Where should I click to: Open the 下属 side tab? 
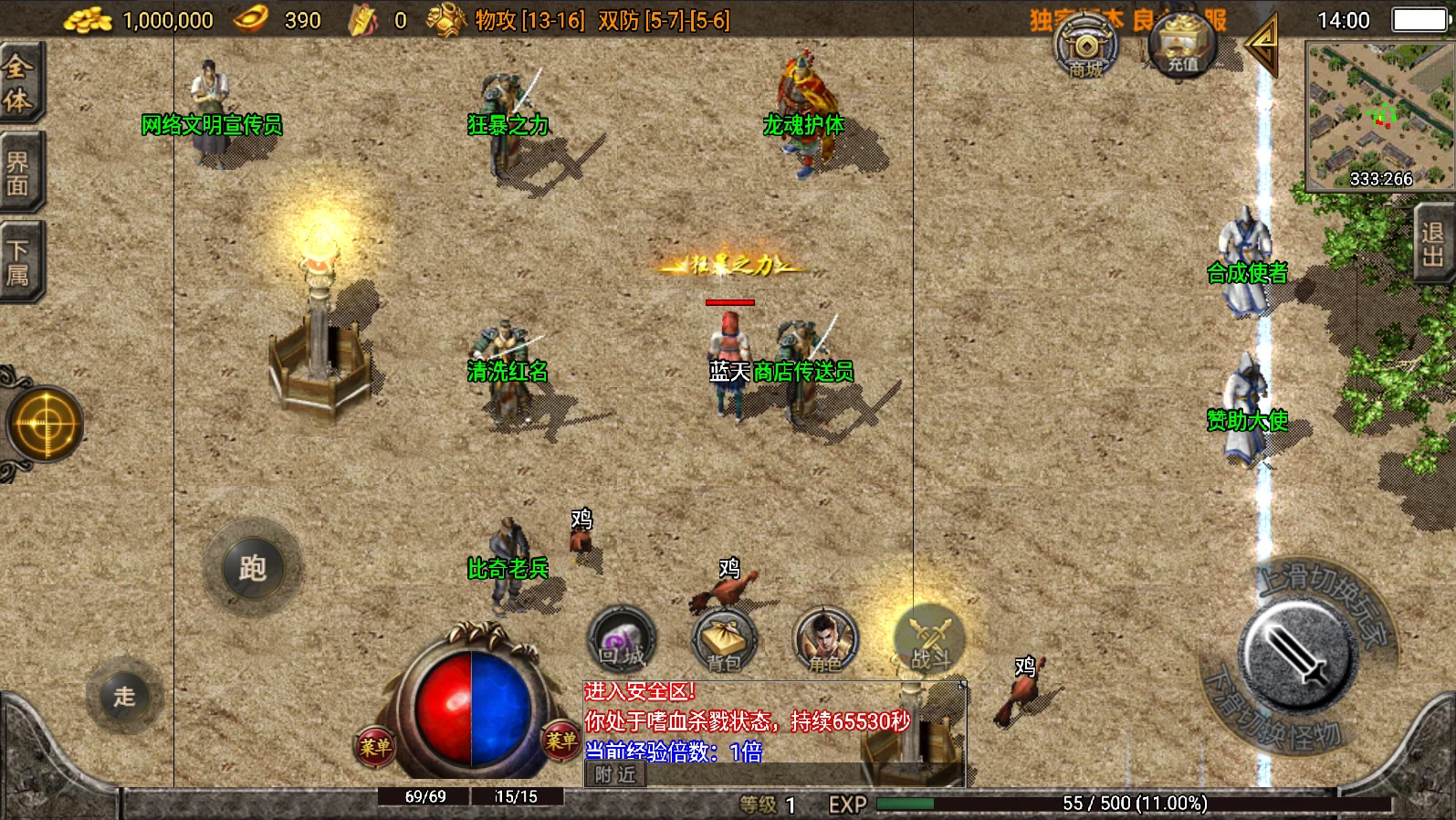18,262
